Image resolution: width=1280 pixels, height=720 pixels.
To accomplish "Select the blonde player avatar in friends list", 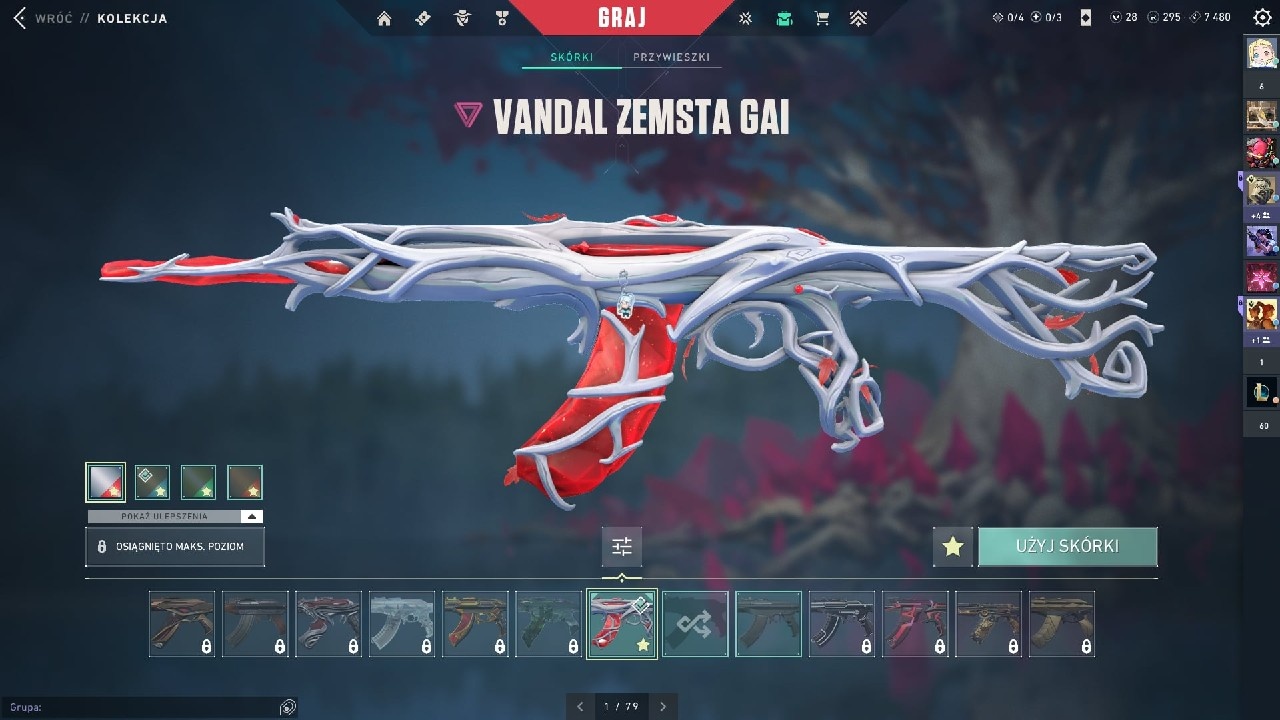I will point(1261,53).
